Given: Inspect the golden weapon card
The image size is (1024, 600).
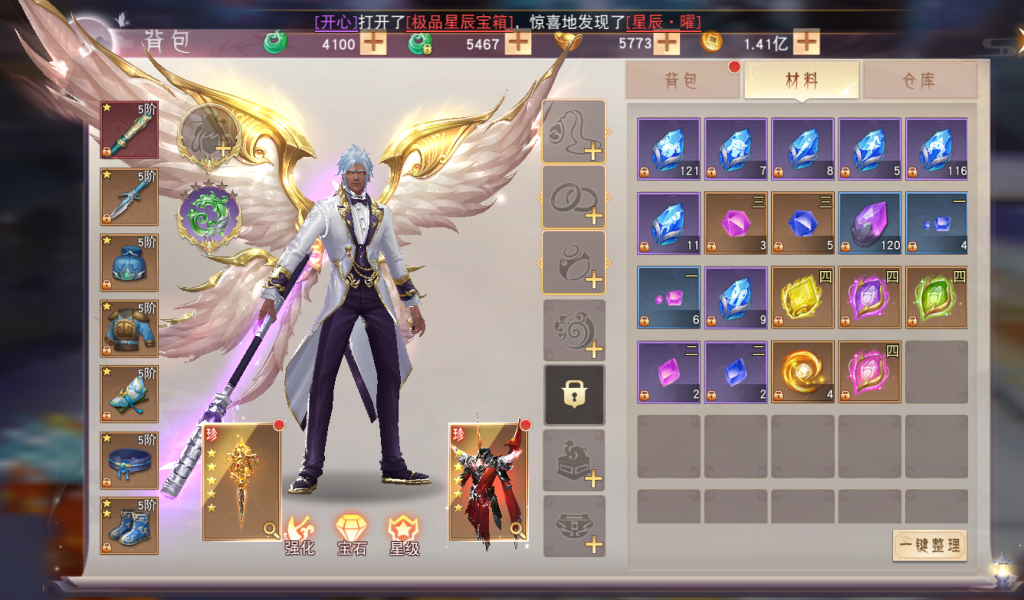Looking at the screenshot, I should pyautogui.click(x=242, y=482).
